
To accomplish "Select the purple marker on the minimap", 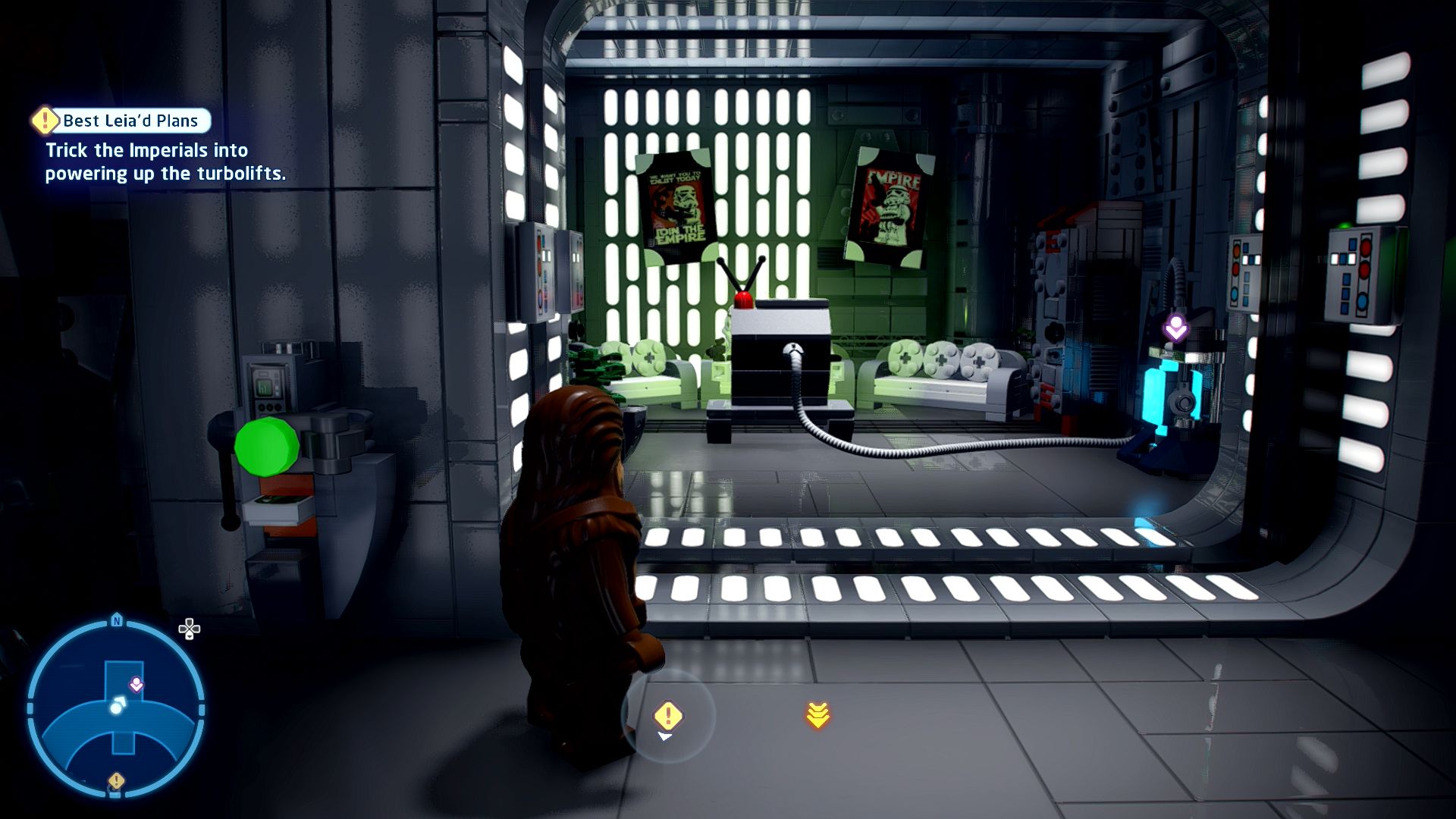I will pyautogui.click(x=136, y=686).
